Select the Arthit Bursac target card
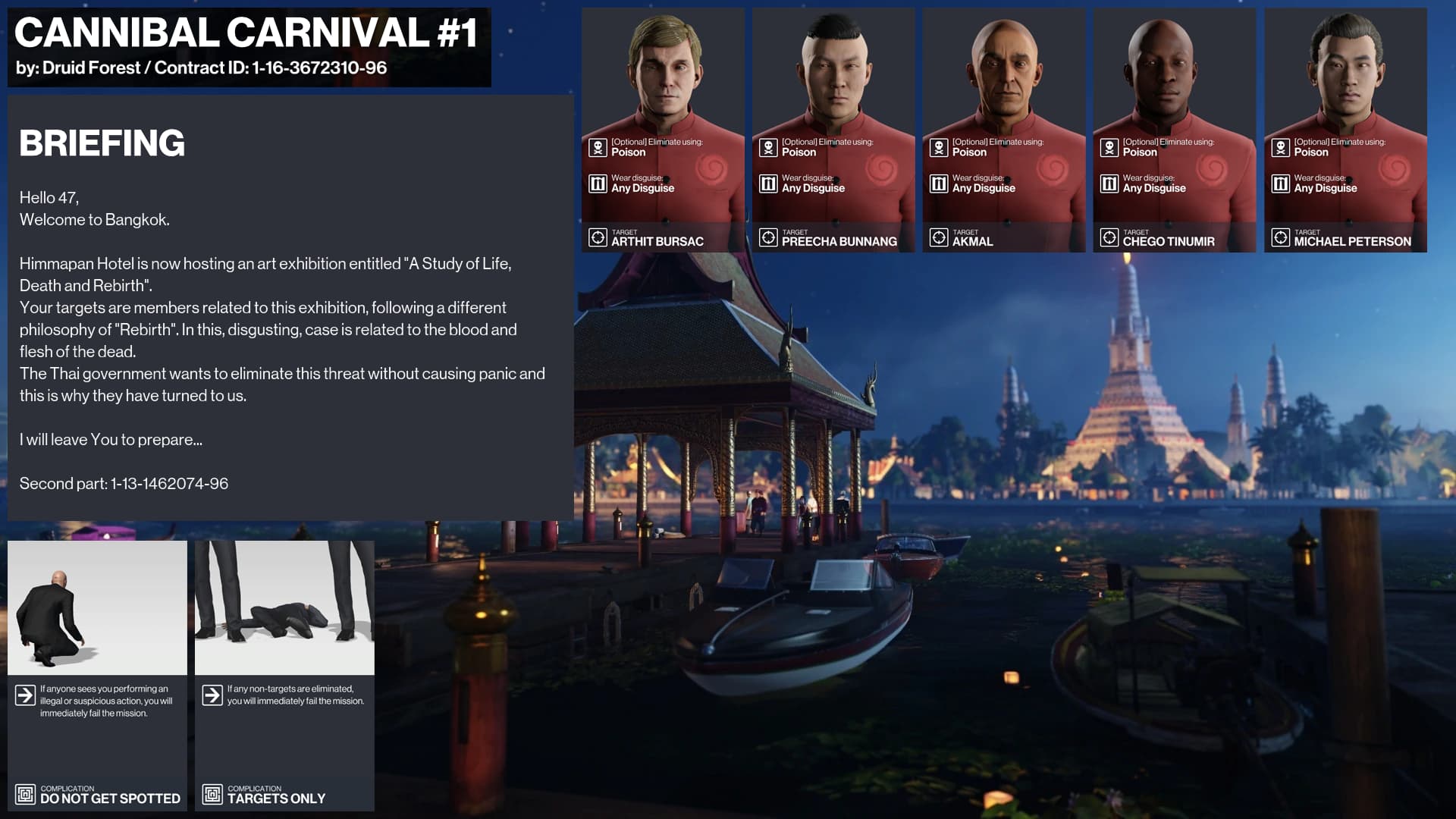The image size is (1456, 819). pyautogui.click(x=663, y=130)
